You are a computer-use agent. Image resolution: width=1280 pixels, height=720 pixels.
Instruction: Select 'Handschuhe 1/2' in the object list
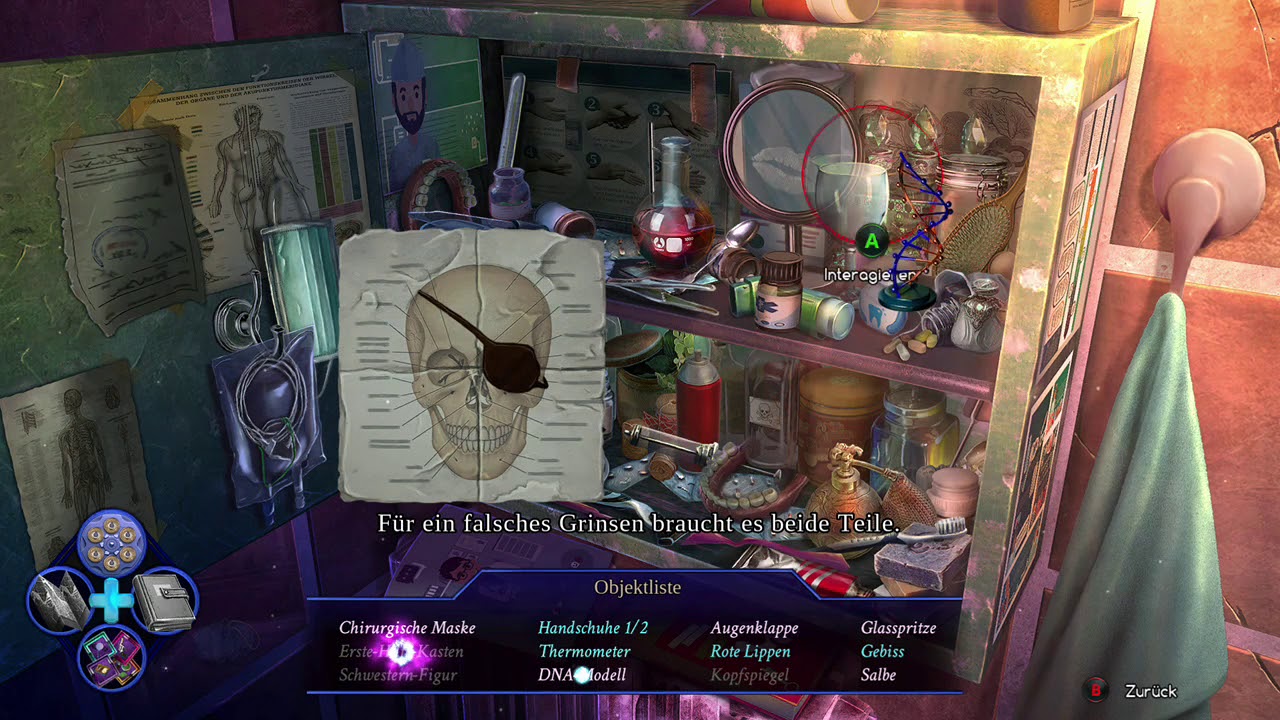pos(593,628)
